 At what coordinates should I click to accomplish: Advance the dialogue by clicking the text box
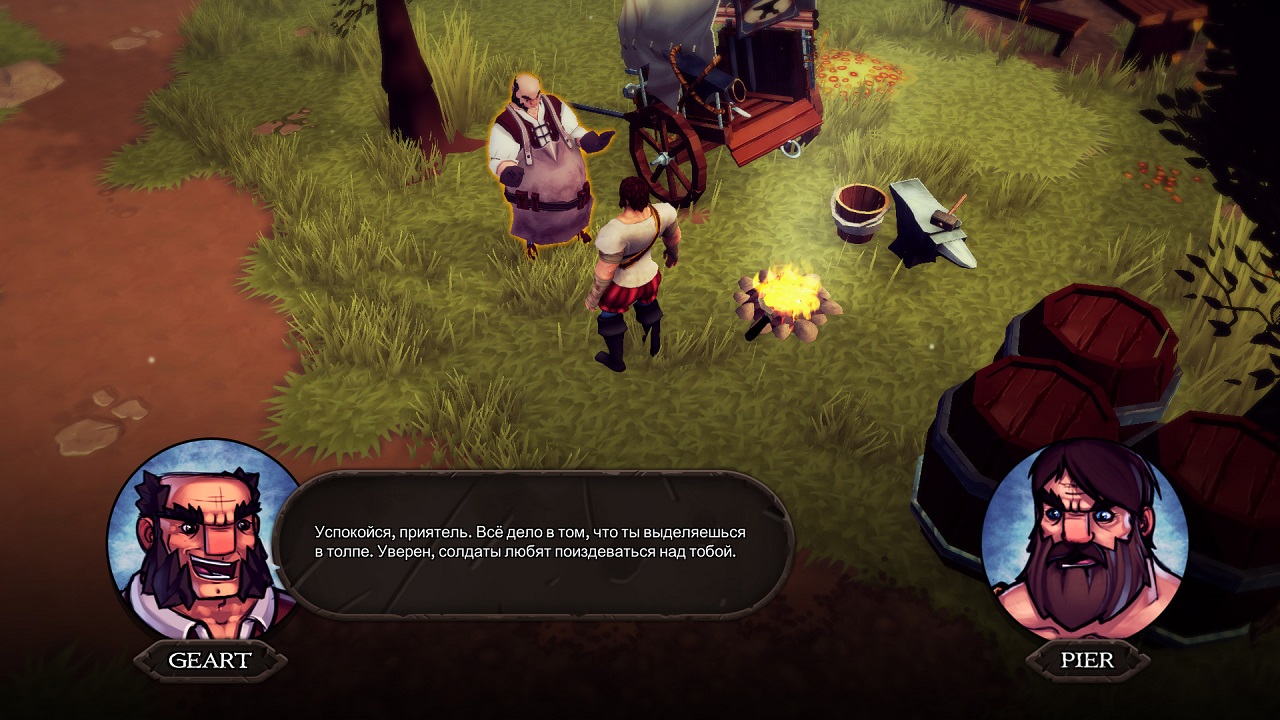click(533, 545)
